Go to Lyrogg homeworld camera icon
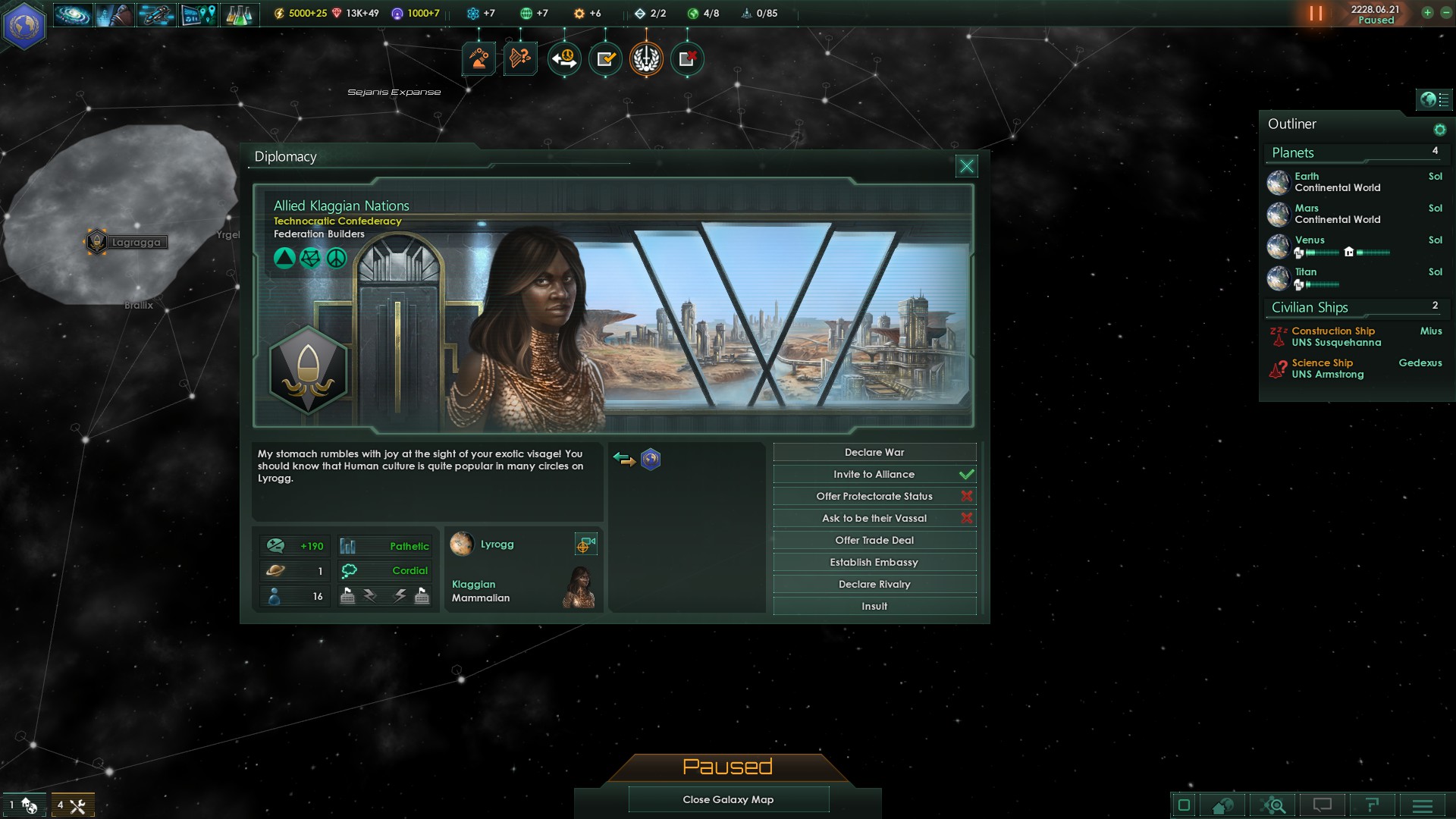1456x819 pixels. (x=585, y=544)
